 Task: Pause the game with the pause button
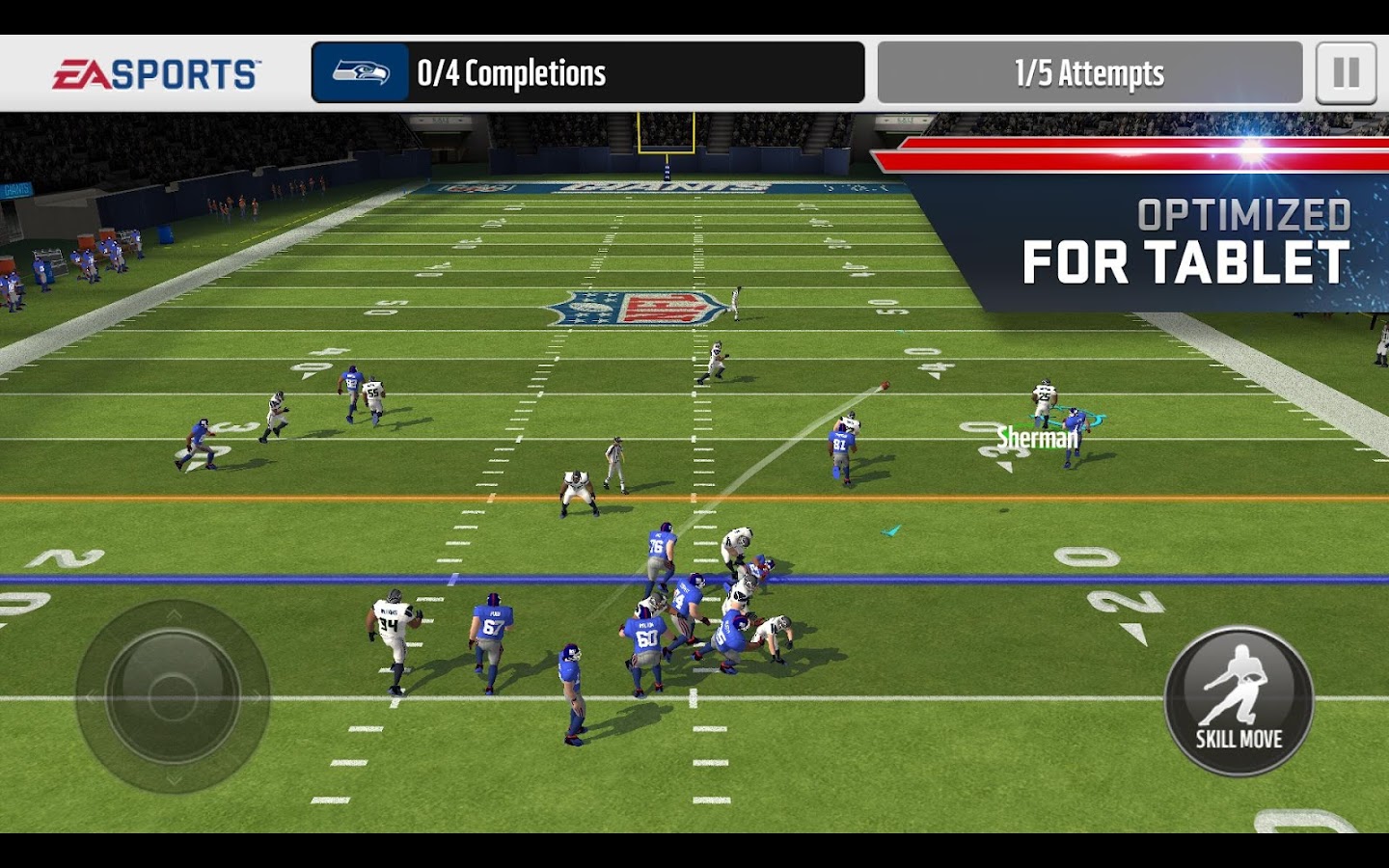1346,73
